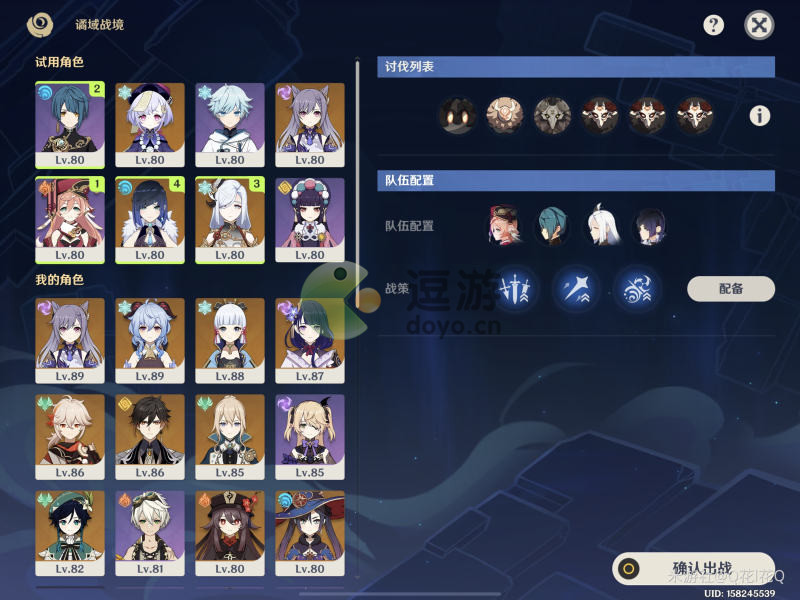
Task: Choose trial Yelan marked with number 4
Action: [x=150, y=220]
